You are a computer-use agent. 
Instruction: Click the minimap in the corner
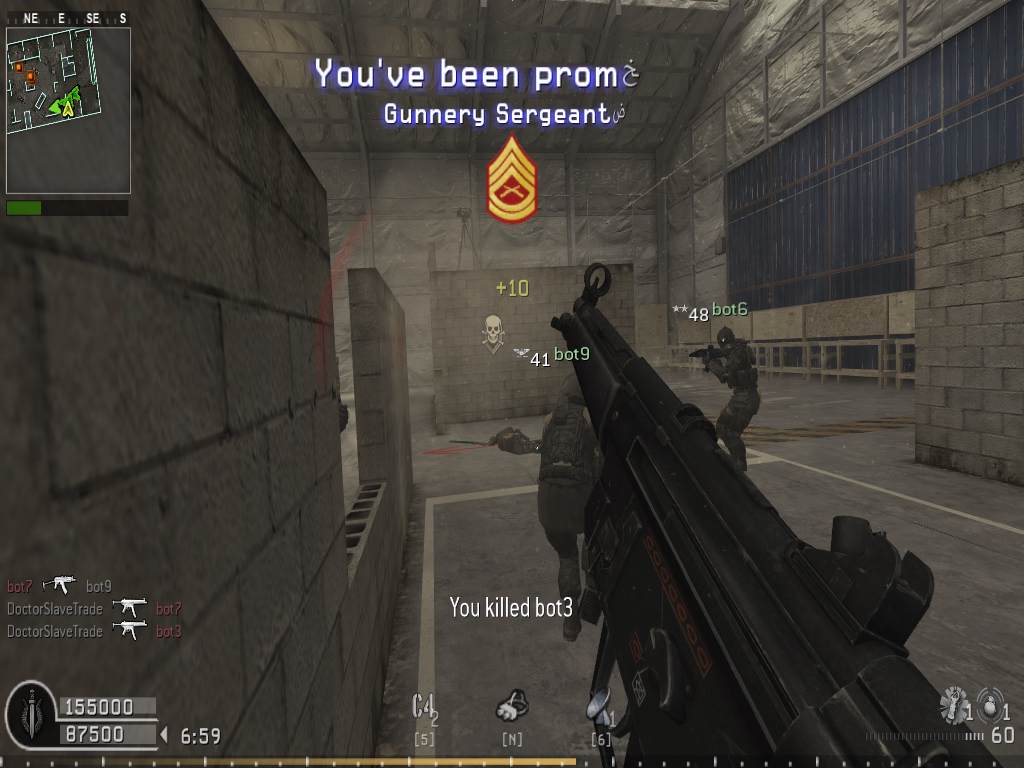(68, 109)
